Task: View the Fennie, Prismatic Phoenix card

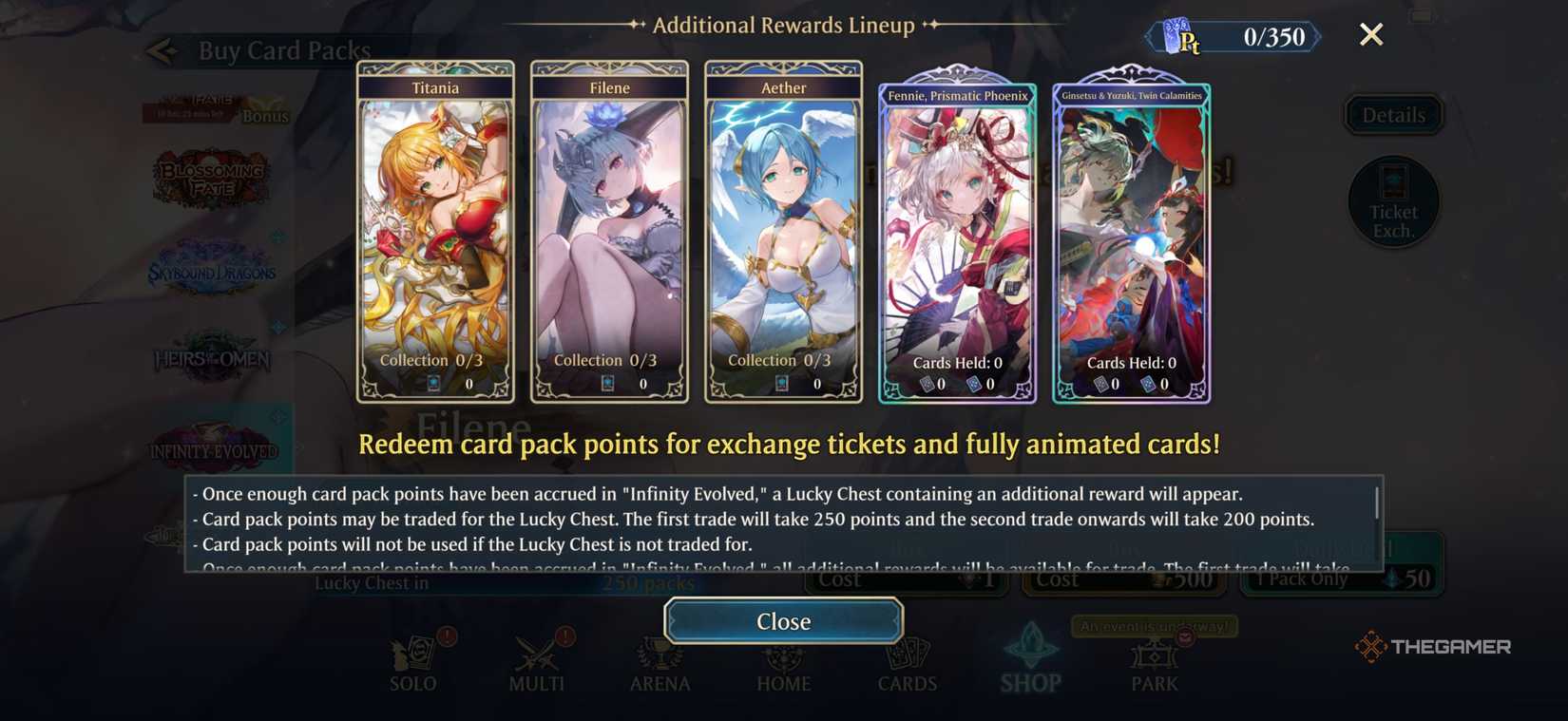Action: click(x=957, y=237)
